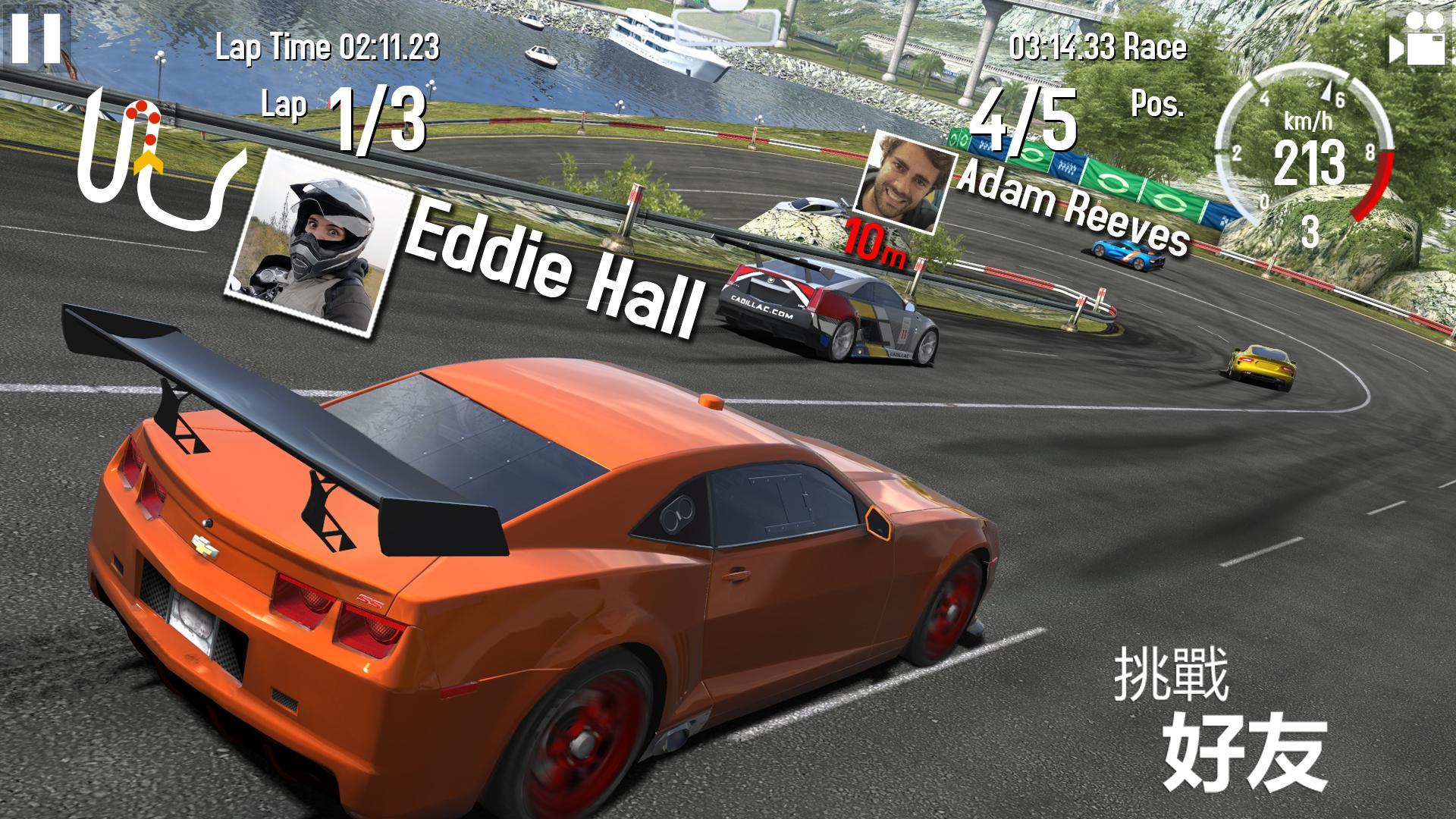1456x819 pixels.
Task: Pause the race
Action: 34,36
